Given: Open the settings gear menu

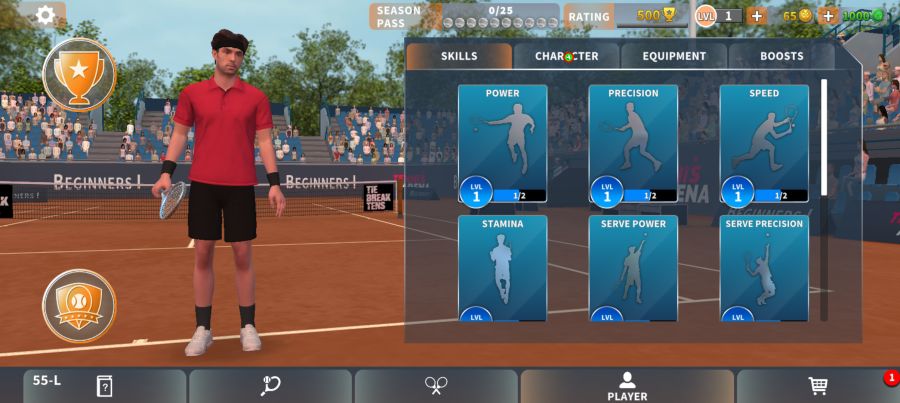Looking at the screenshot, I should tap(45, 15).
